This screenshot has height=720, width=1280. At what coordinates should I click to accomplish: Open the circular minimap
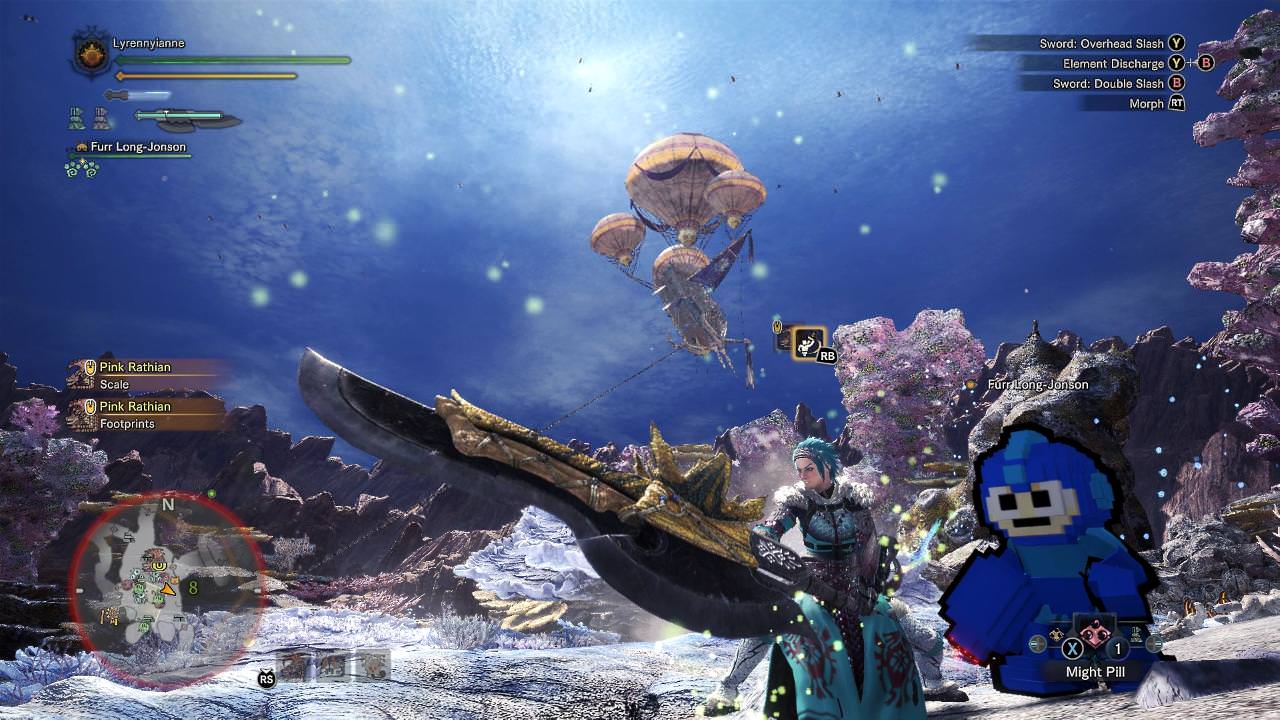(x=166, y=588)
